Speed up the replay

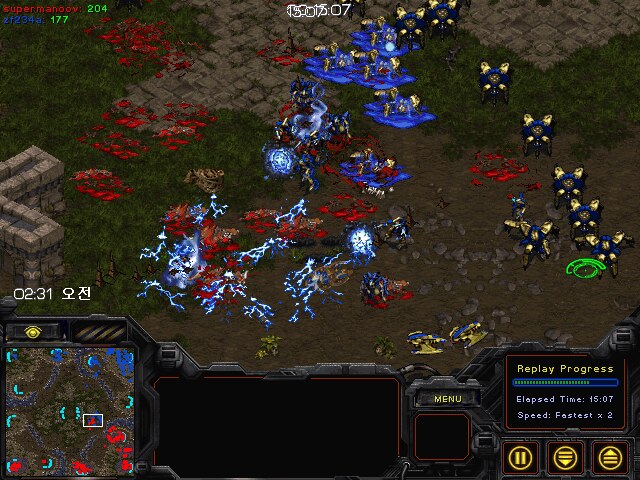pyautogui.click(x=609, y=457)
